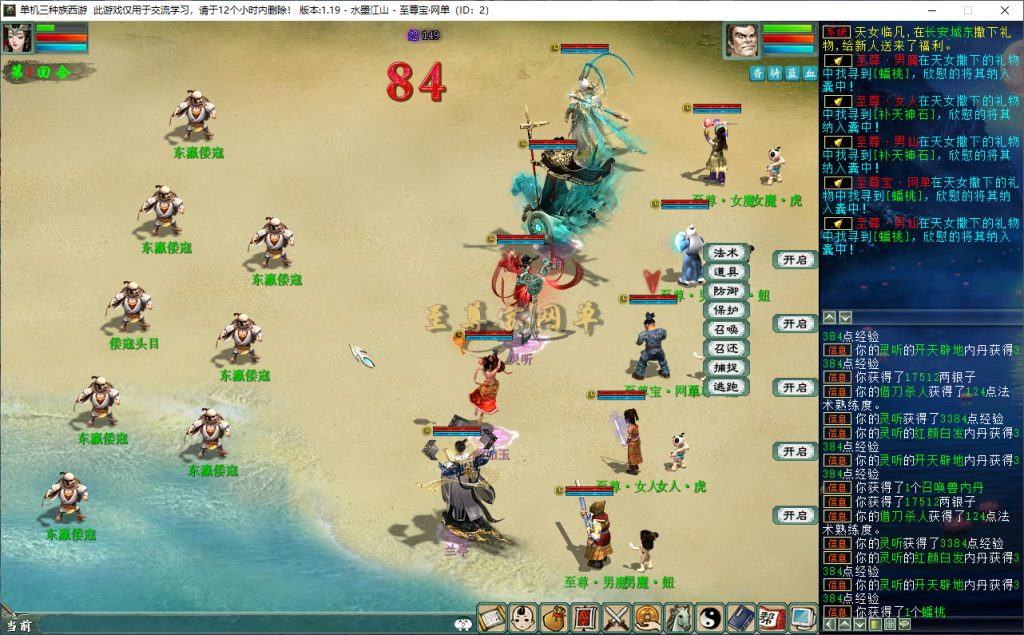This screenshot has width=1024, height=635.
Task: Choose the 召还 recall command
Action: pos(725,348)
